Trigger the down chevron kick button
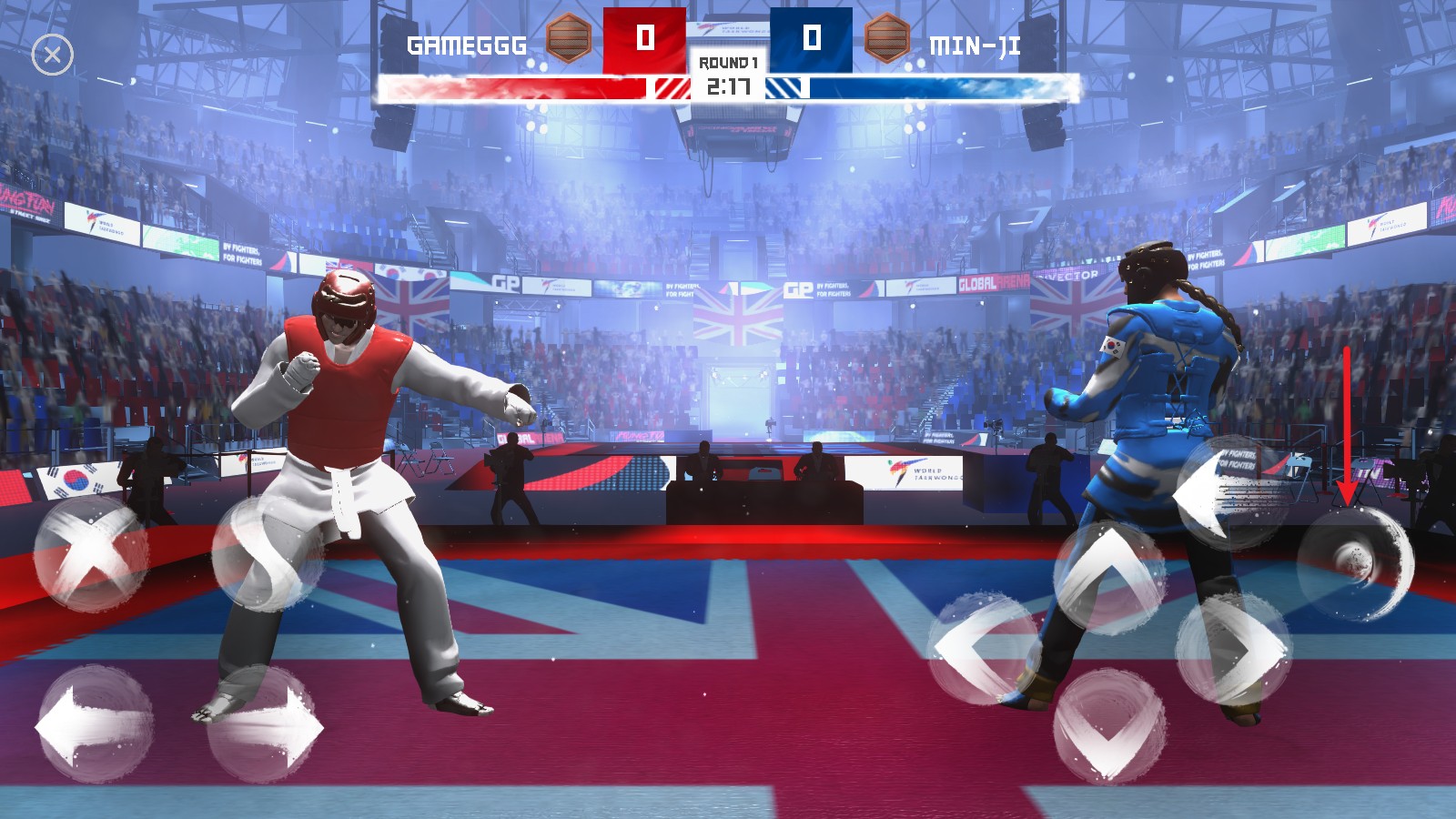 1109,725
